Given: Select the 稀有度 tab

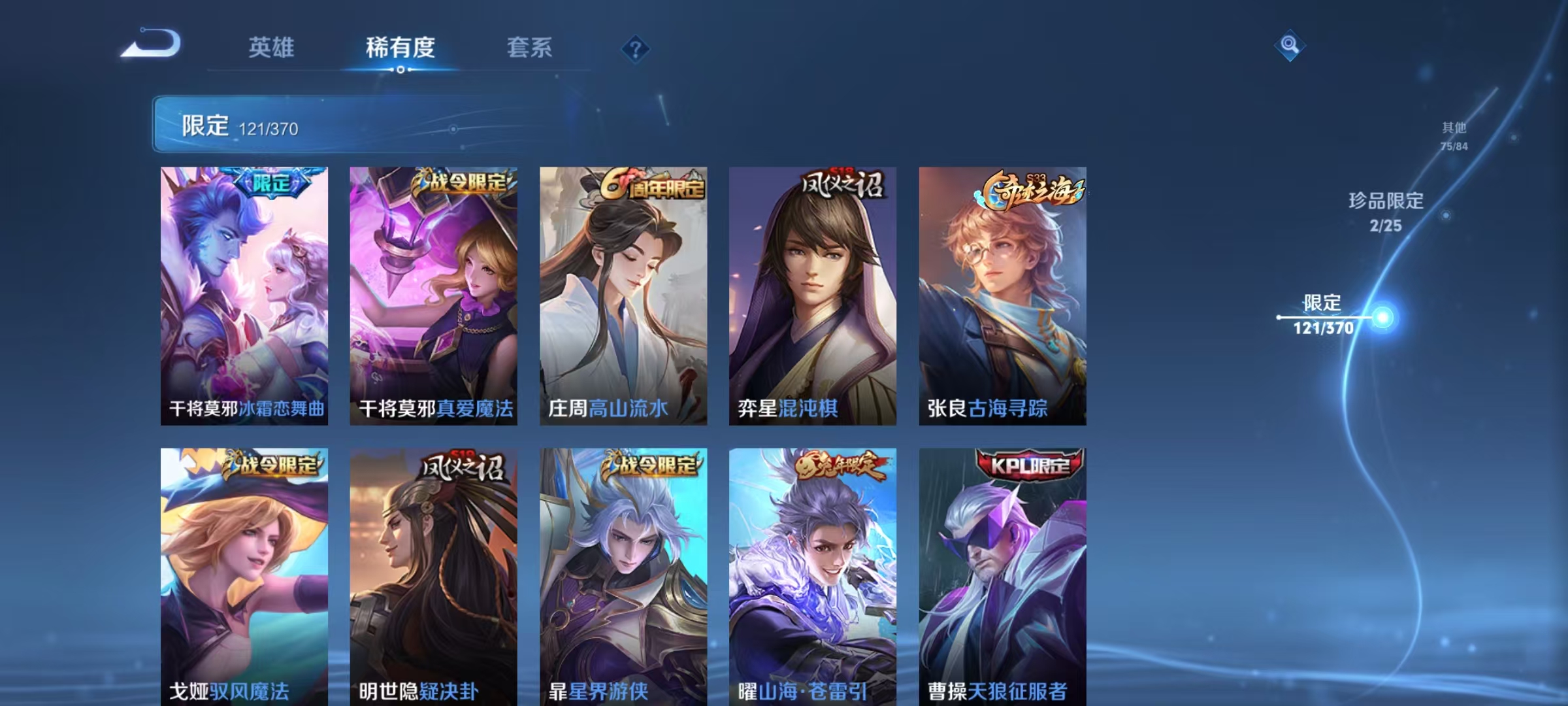Looking at the screenshot, I should (400, 48).
